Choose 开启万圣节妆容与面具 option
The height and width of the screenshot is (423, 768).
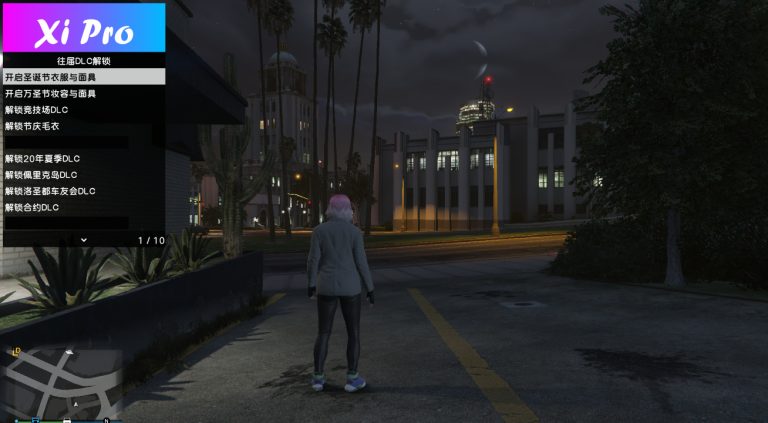[x=82, y=93]
